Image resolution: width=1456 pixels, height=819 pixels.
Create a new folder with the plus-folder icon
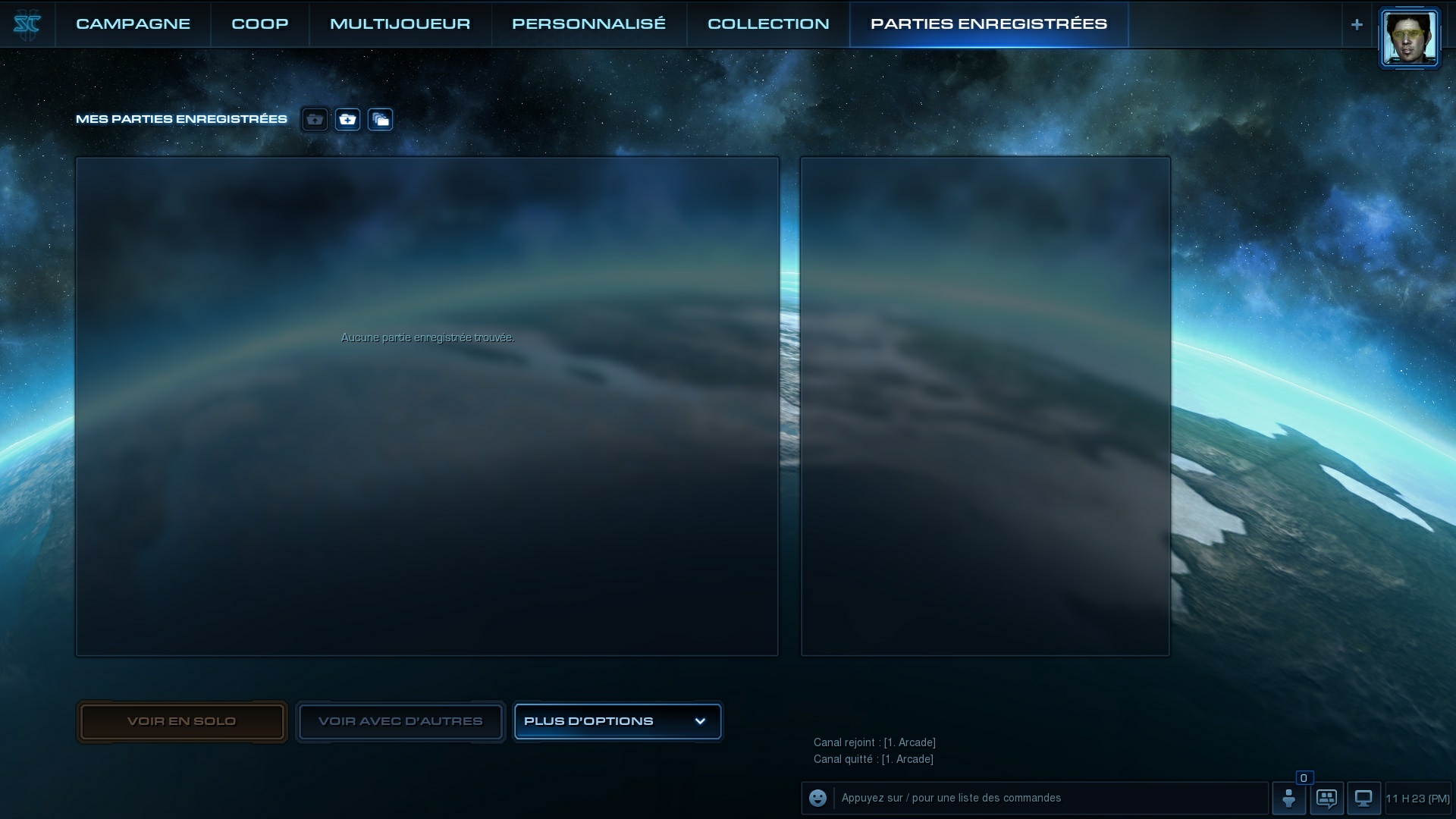pyautogui.click(x=347, y=120)
